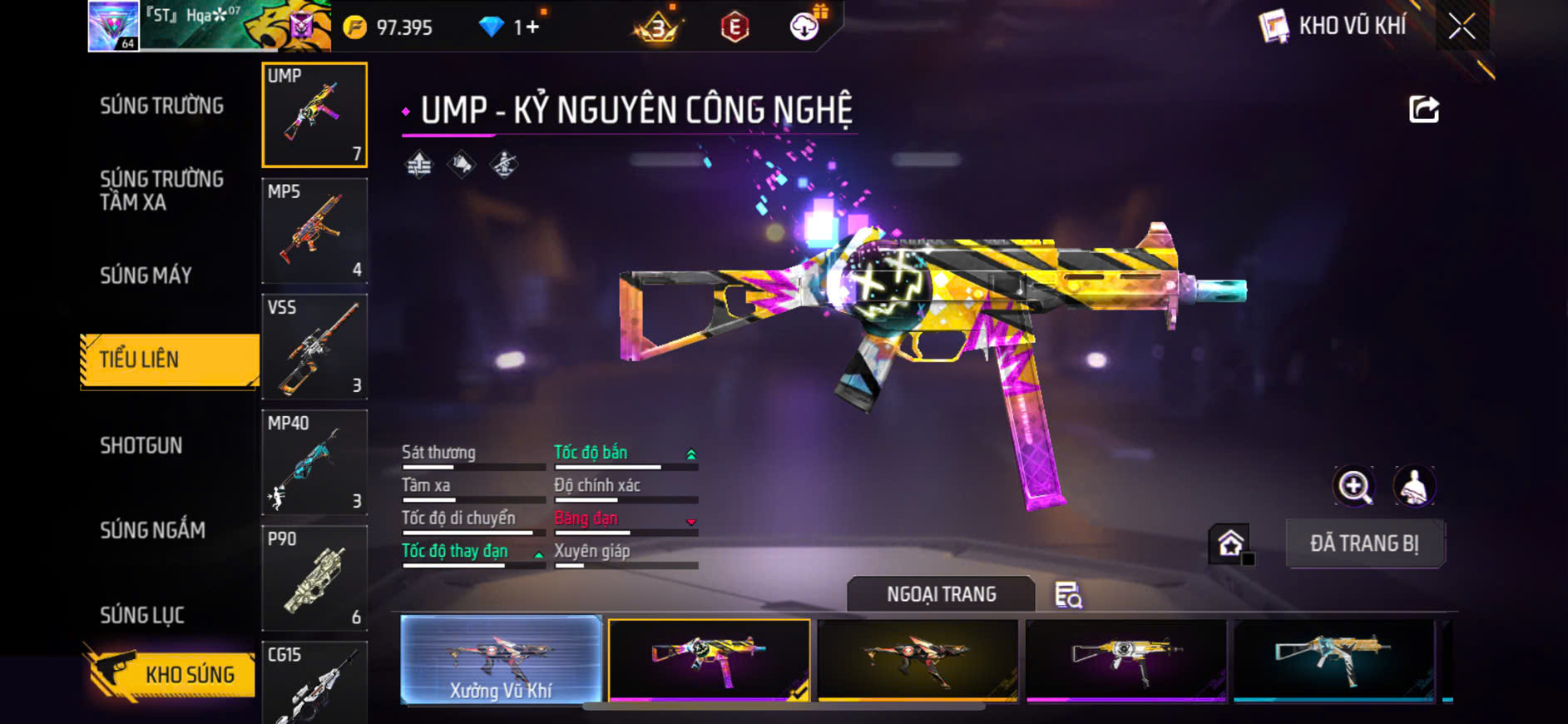Open the SÚNG LỤC category
This screenshot has width=1568, height=724.
(x=142, y=615)
